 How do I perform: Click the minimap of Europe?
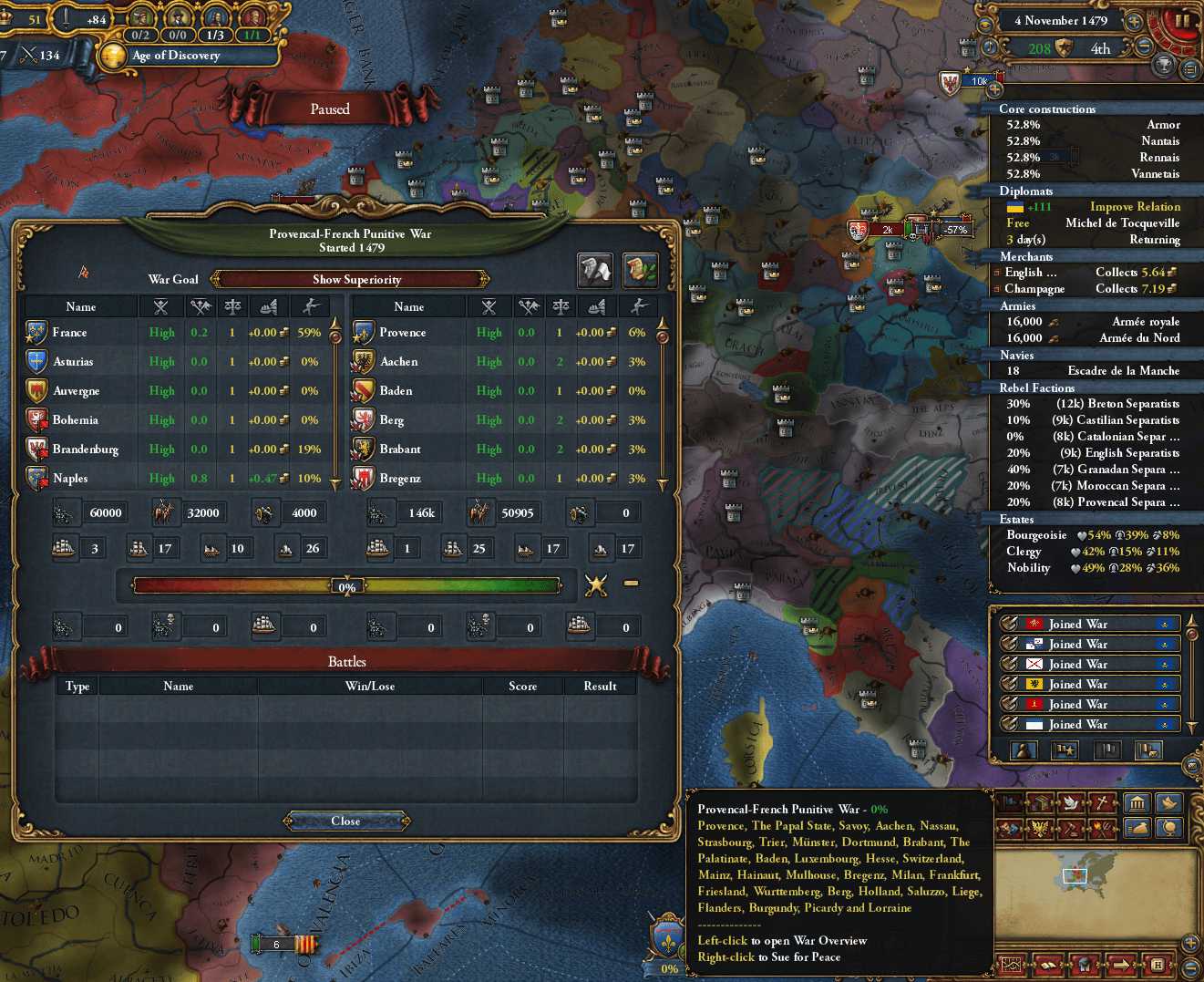pos(1096,881)
